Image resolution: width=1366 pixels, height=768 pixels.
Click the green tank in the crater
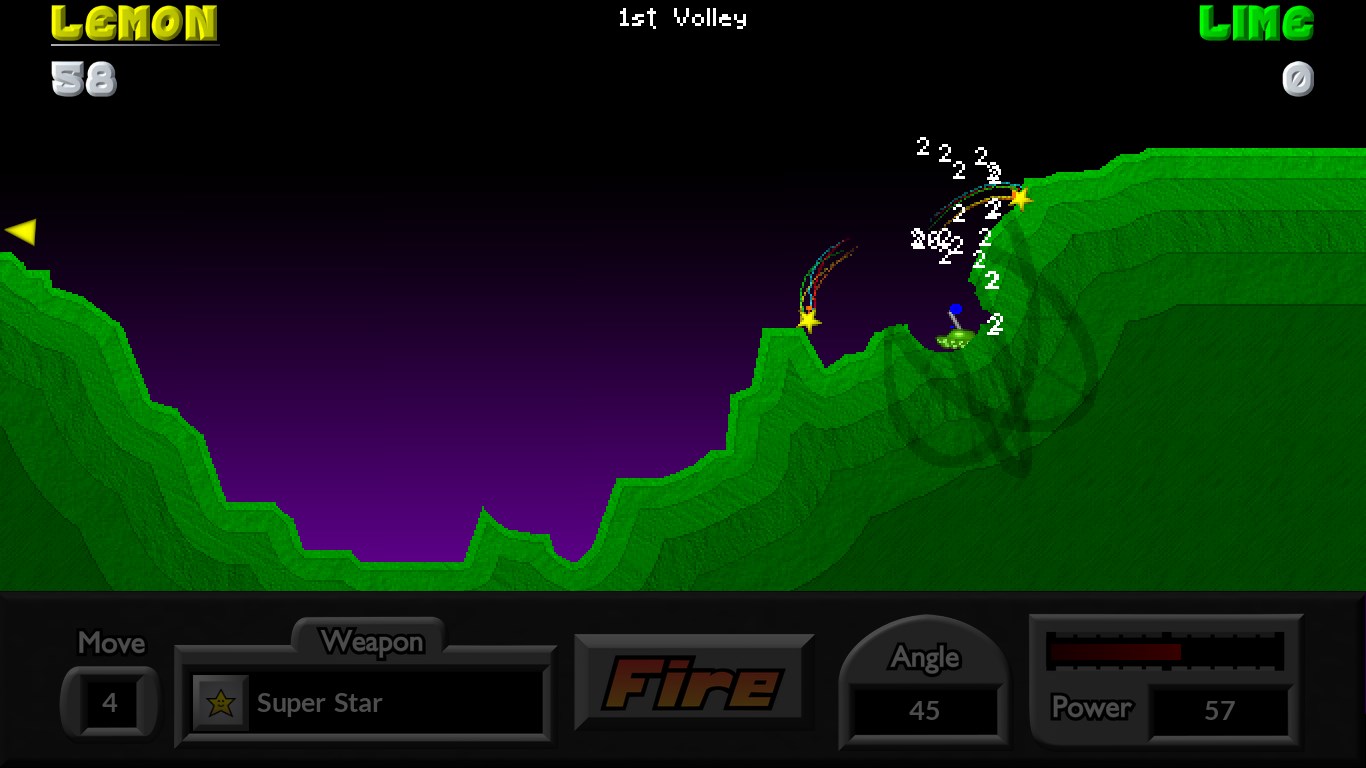coord(953,340)
